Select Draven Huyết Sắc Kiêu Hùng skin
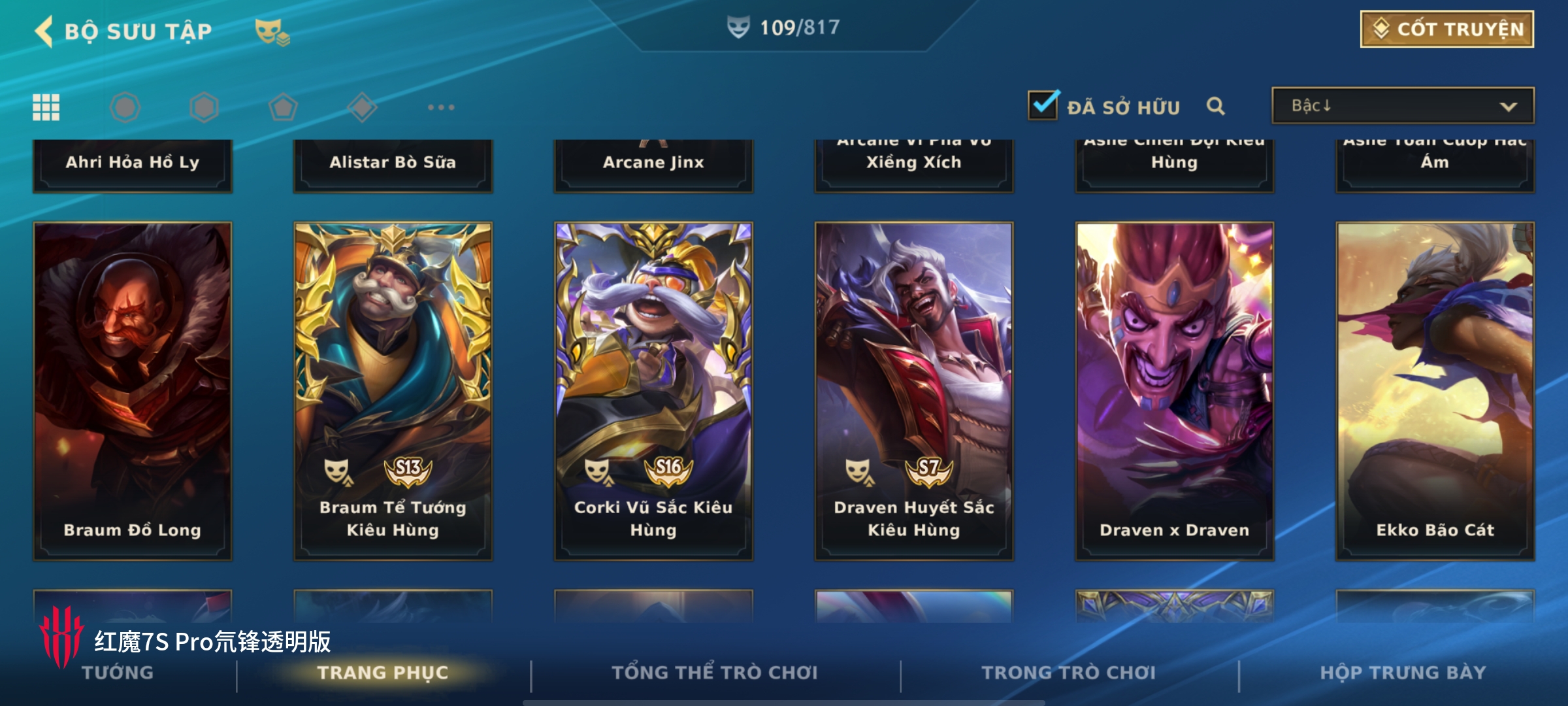 [x=913, y=391]
